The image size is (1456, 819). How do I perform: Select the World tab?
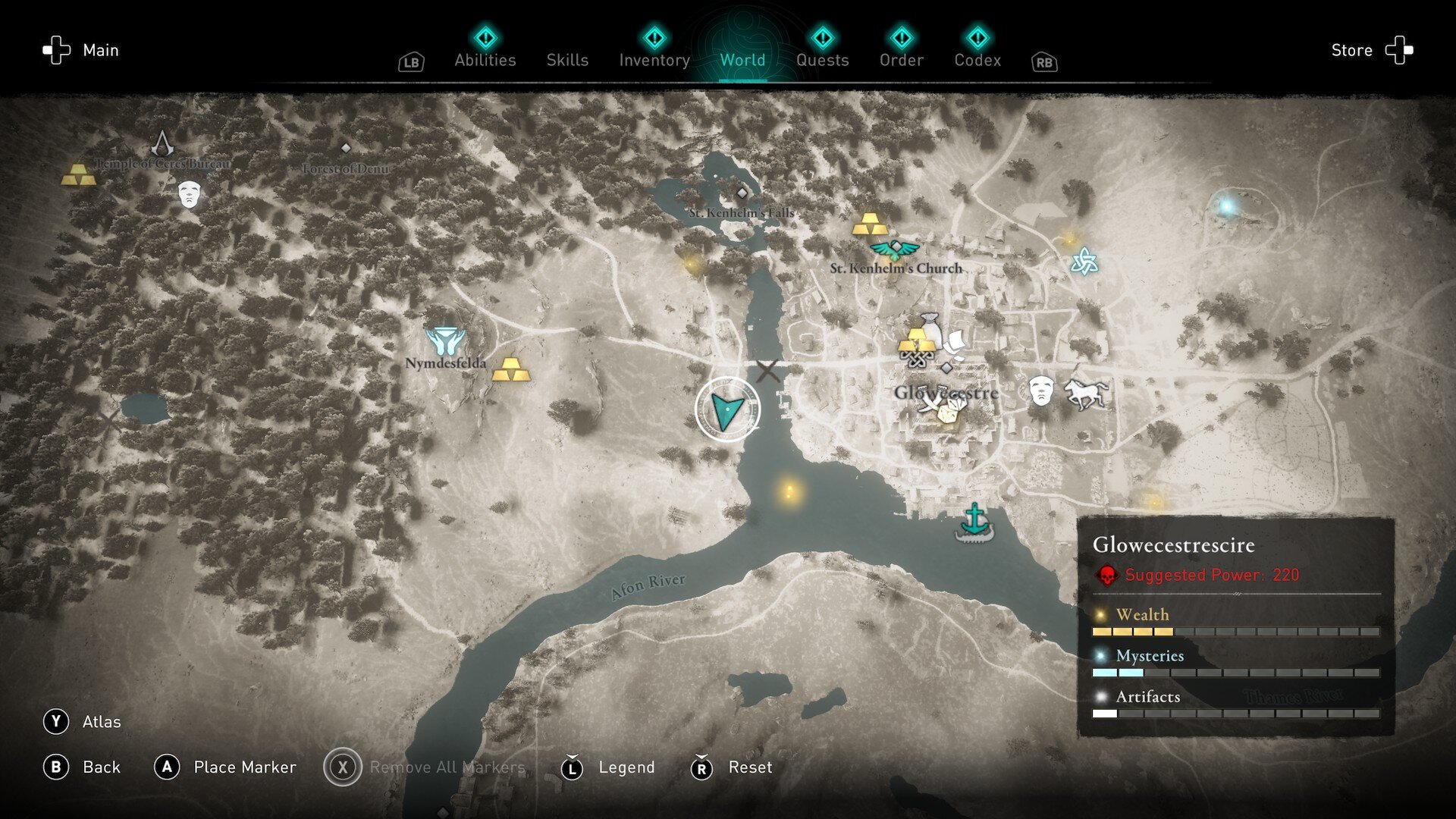pos(742,59)
